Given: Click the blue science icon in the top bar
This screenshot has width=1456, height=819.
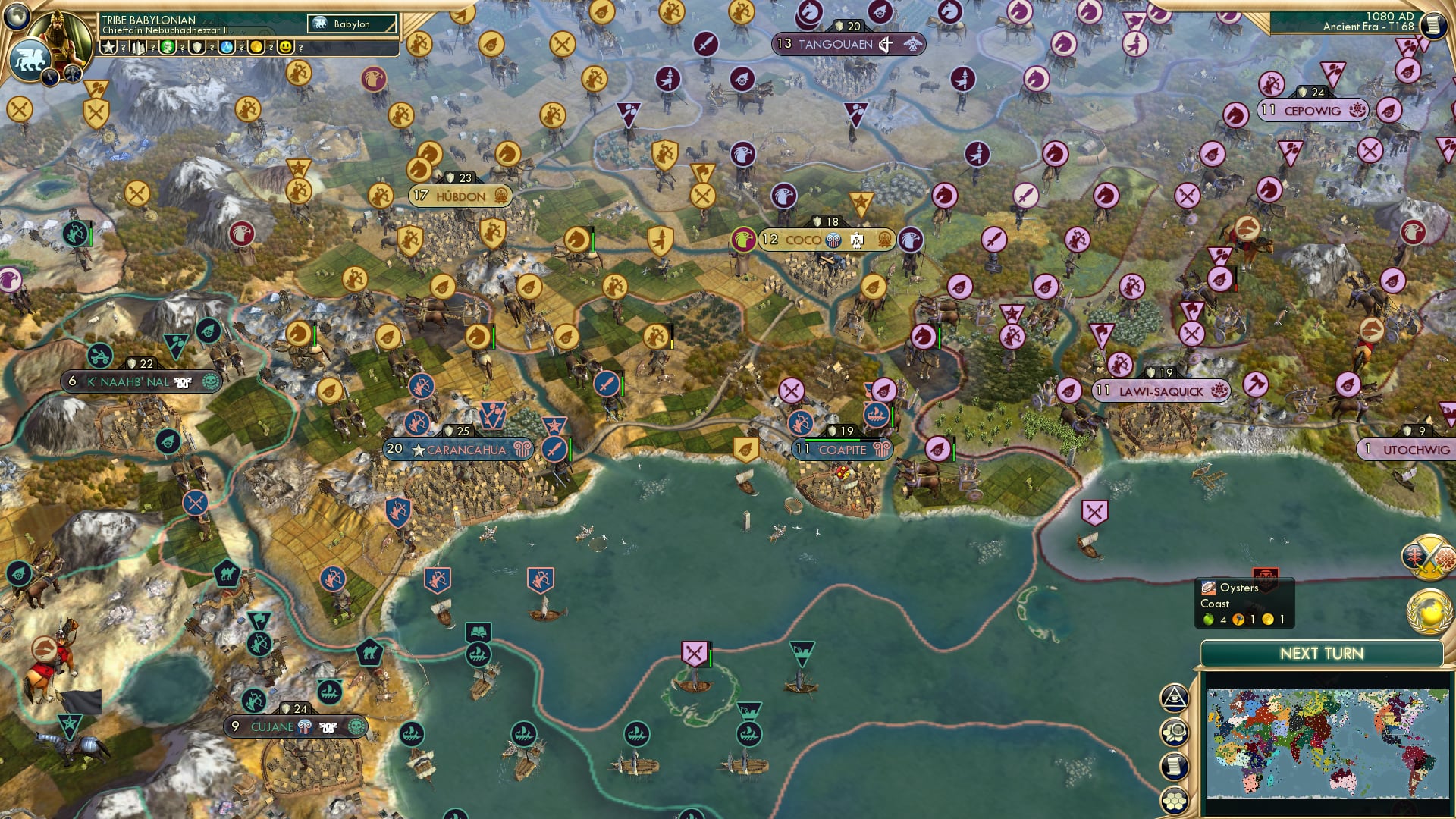Looking at the screenshot, I should click(x=227, y=48).
